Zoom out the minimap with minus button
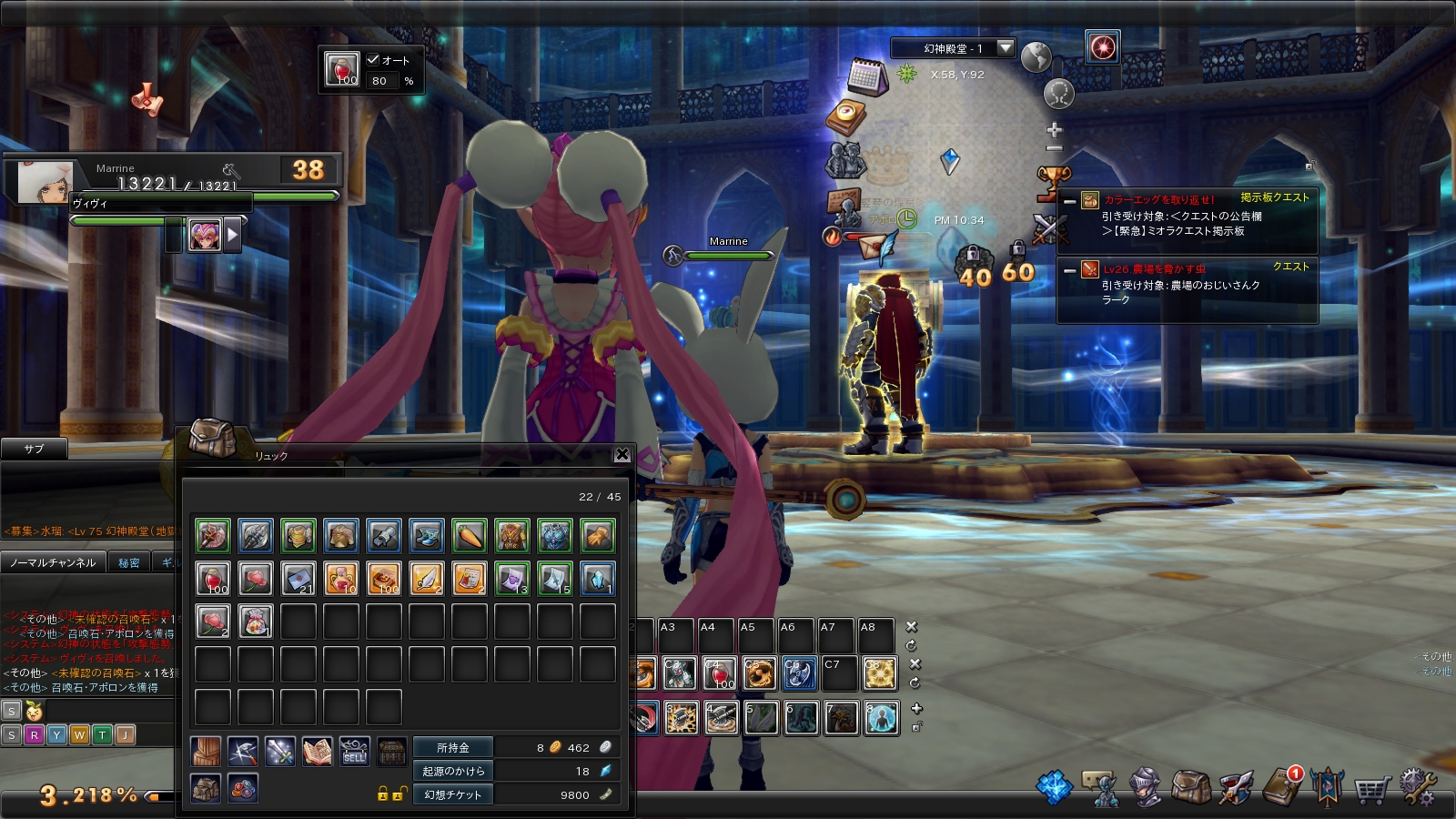Screen dimensions: 1456x819 click(1054, 148)
